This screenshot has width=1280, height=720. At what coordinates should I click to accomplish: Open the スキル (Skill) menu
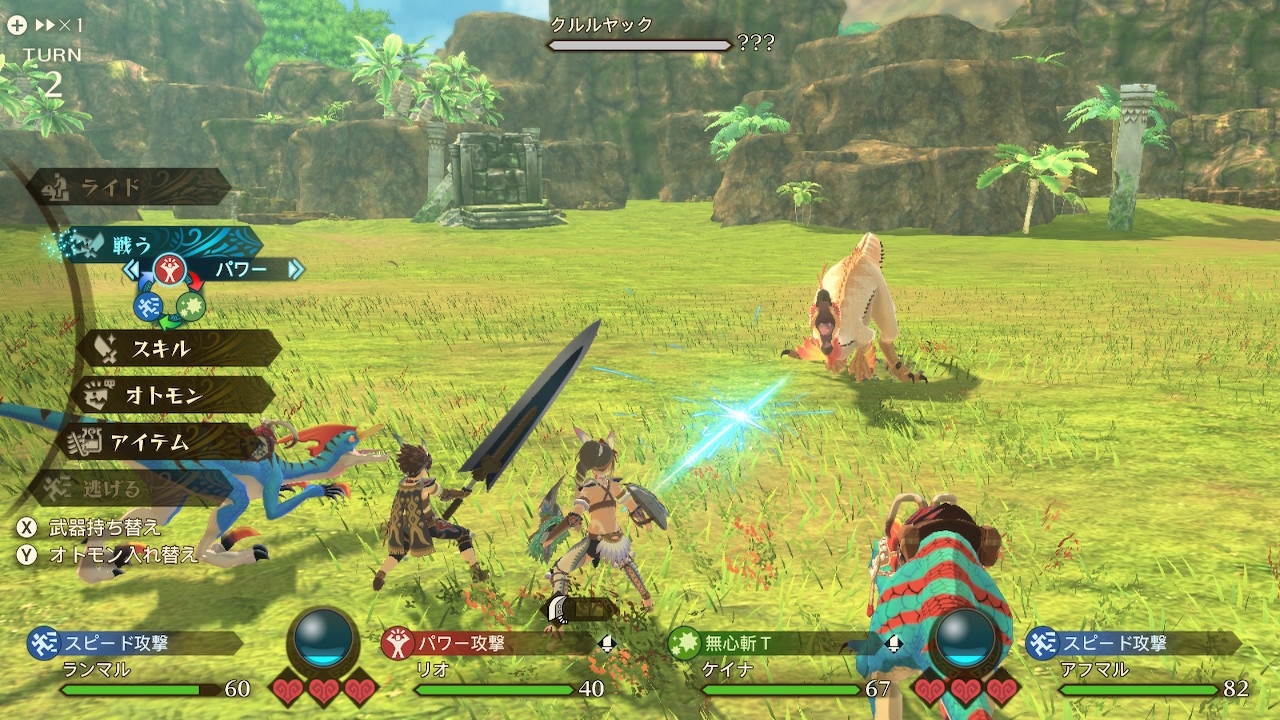(x=180, y=348)
